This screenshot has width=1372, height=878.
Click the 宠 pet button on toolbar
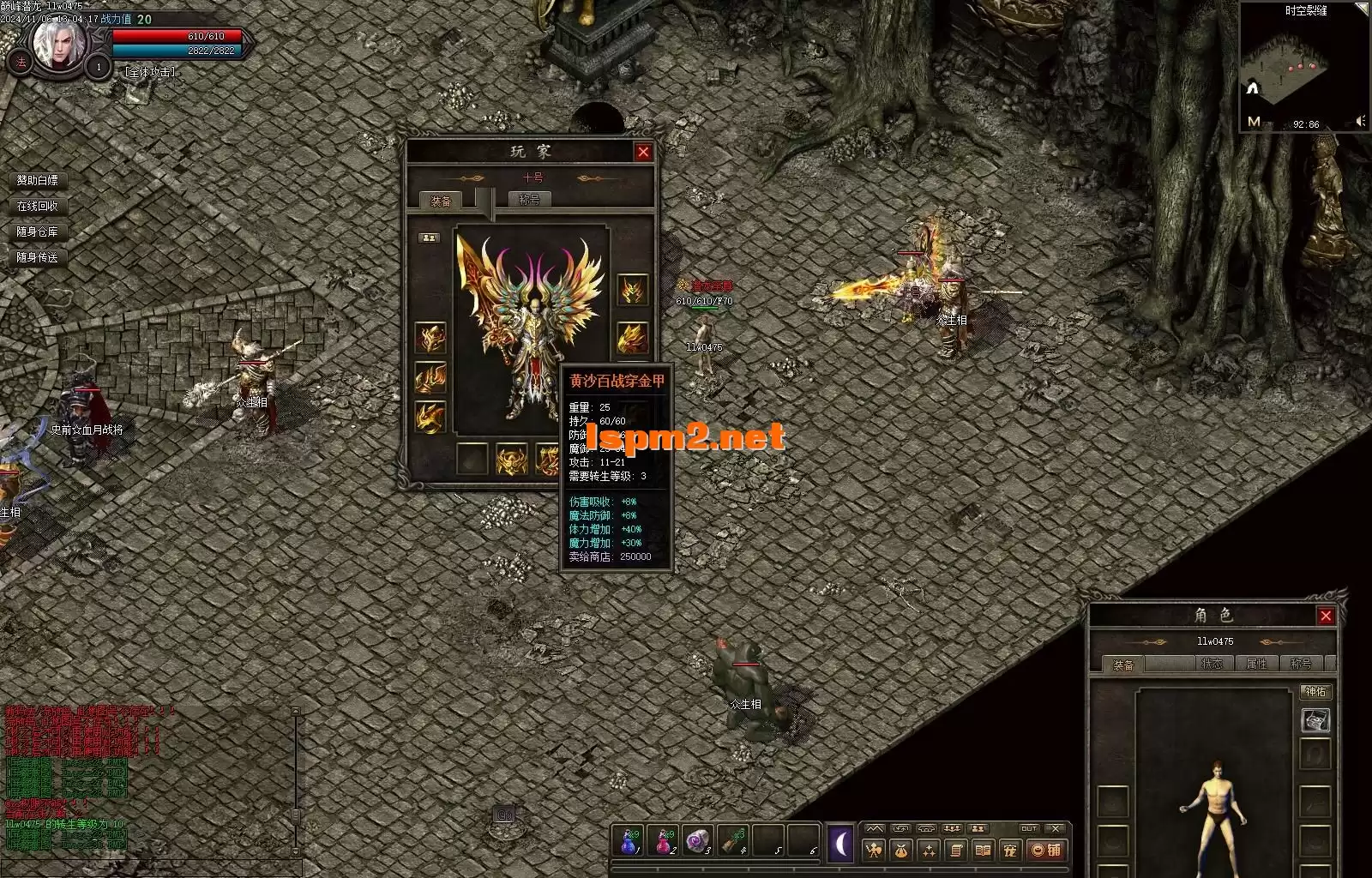[x=1010, y=850]
